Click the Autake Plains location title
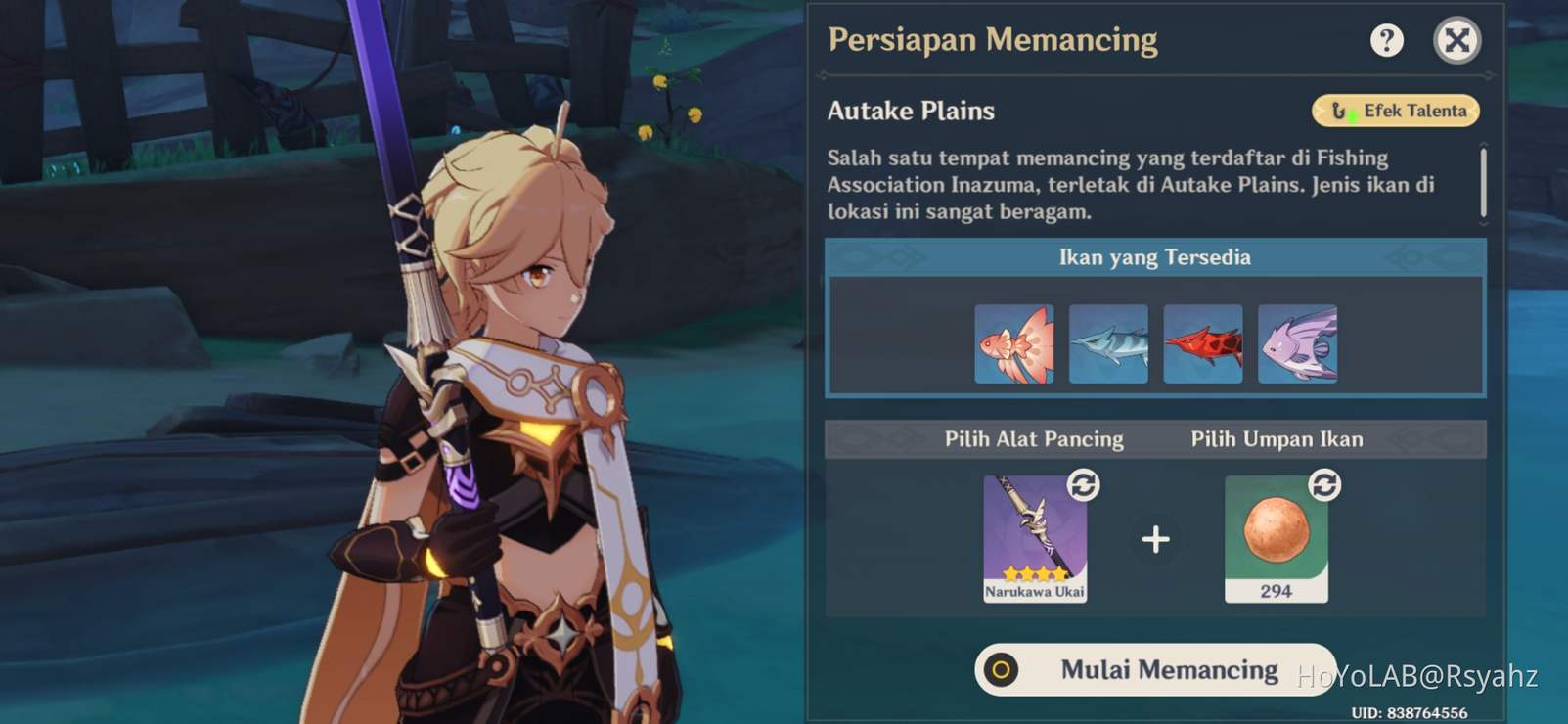 [910, 111]
